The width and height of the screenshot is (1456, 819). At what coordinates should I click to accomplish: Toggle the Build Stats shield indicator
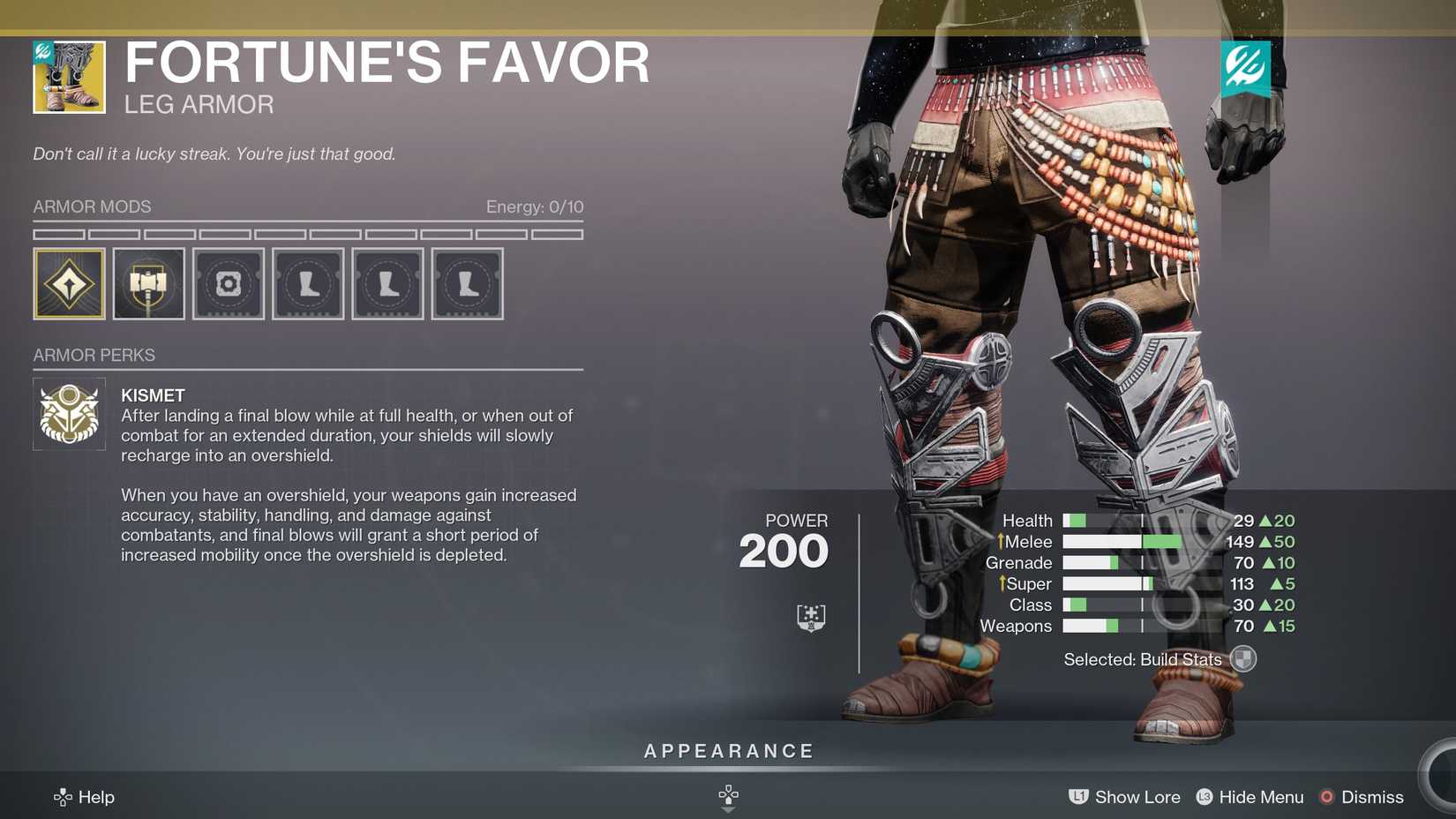(1242, 659)
